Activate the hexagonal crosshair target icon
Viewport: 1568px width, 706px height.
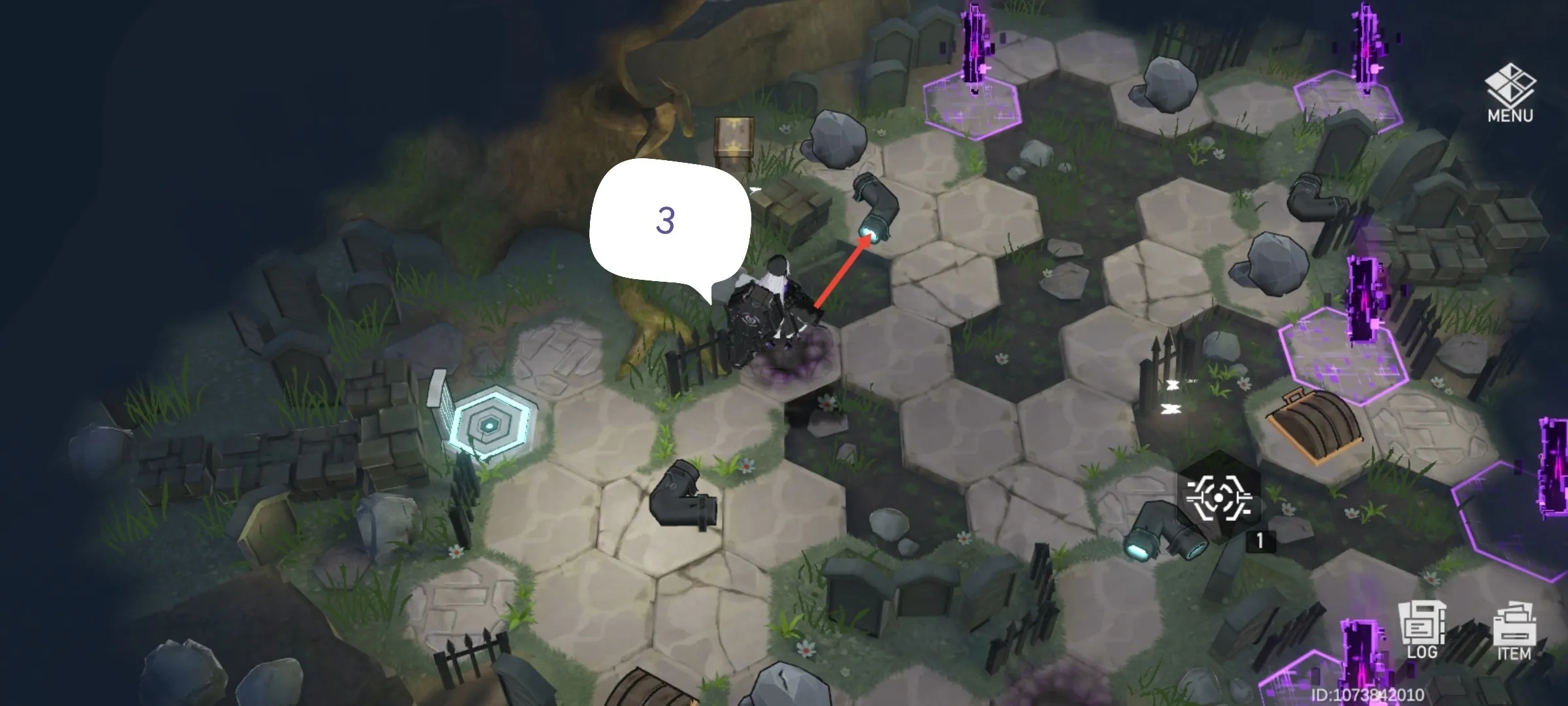[x=1218, y=498]
